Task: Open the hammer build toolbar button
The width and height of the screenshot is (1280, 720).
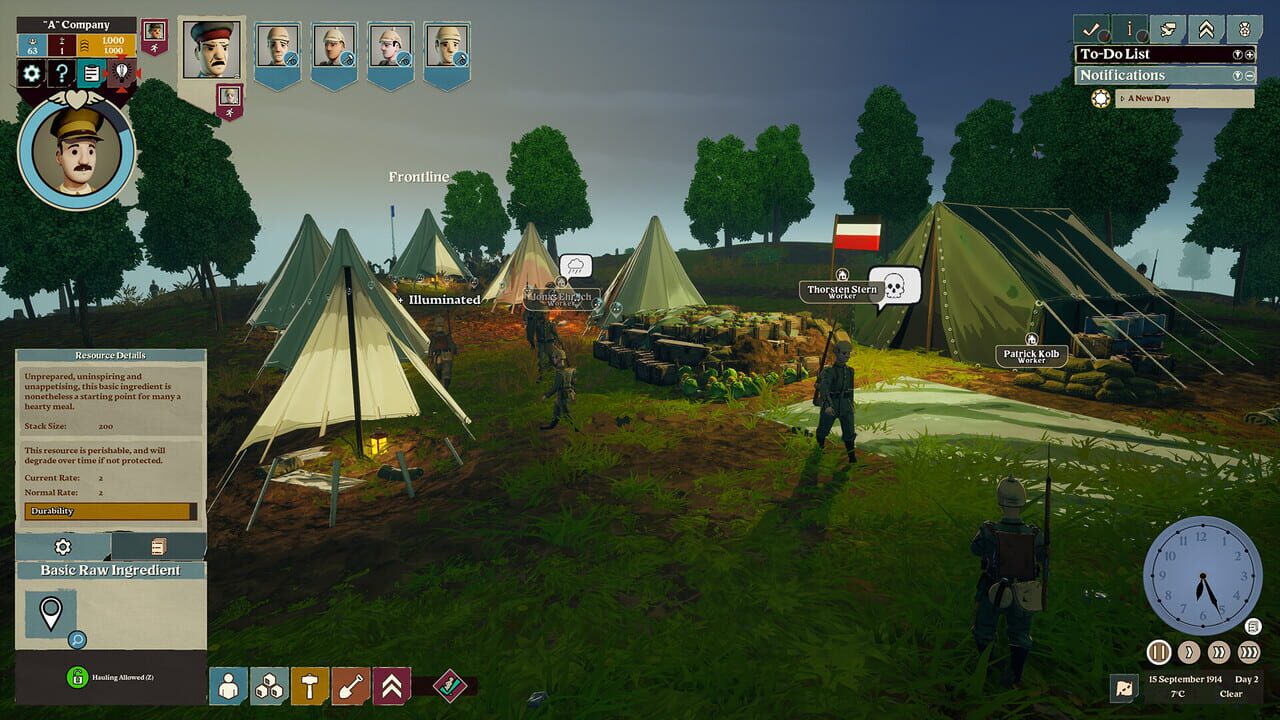Action: [310, 686]
